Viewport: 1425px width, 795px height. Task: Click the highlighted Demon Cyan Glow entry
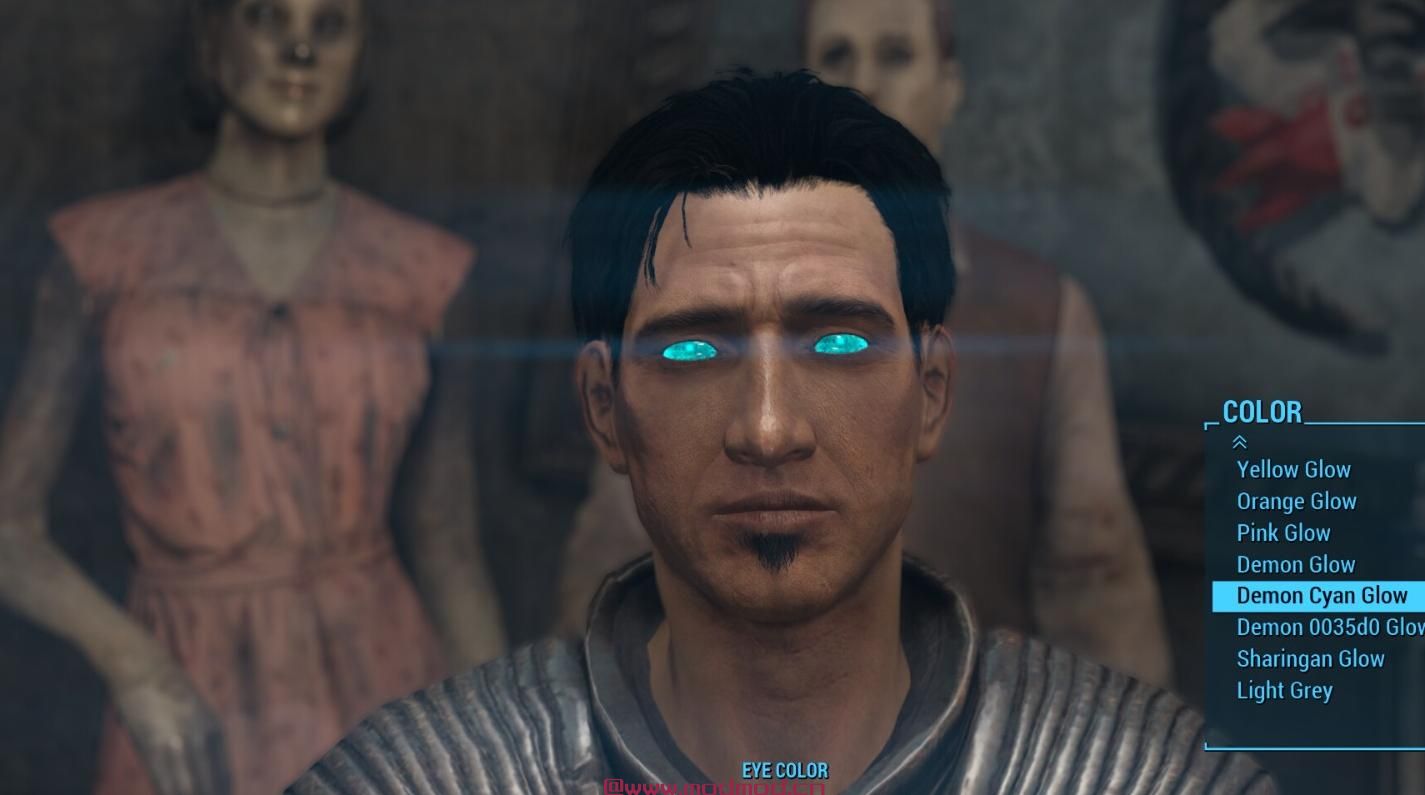coord(1321,596)
